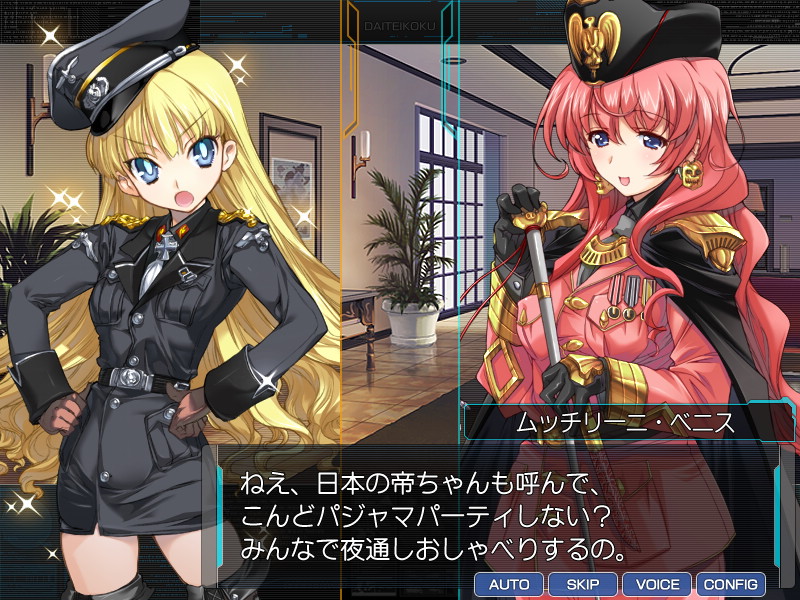The image size is (800, 600).
Task: Click the SKIP button
Action: coord(583,584)
